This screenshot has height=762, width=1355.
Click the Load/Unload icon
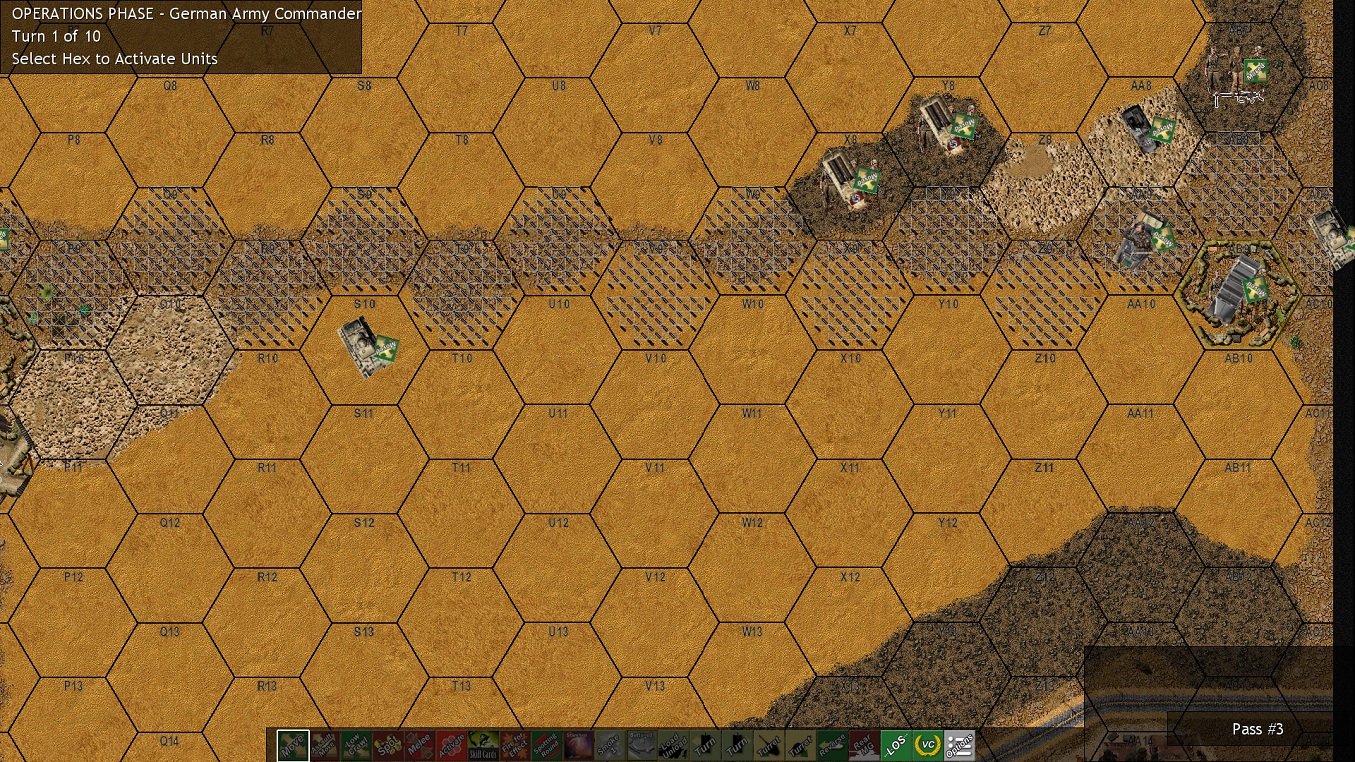click(x=671, y=744)
